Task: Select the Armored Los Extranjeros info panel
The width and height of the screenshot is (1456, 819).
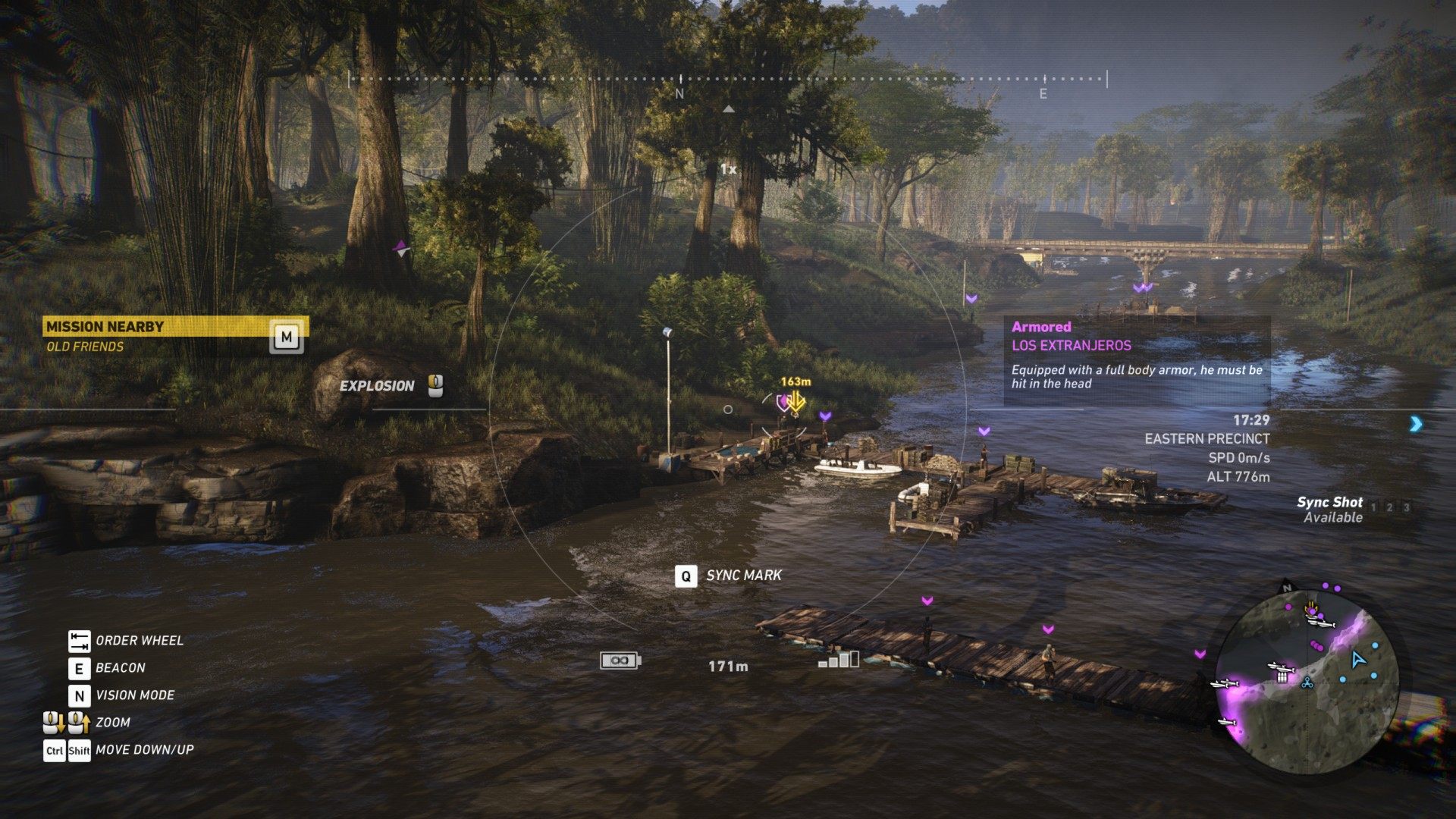Action: point(1137,359)
